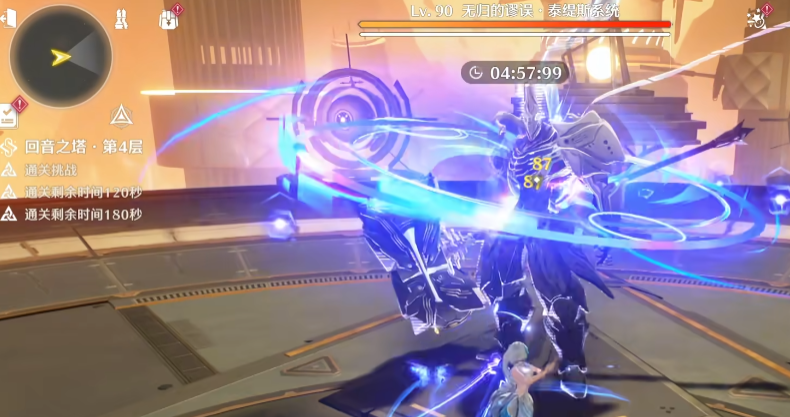Click the triangle emblem below the minimap
Screen dimensions: 790x417
[121, 115]
